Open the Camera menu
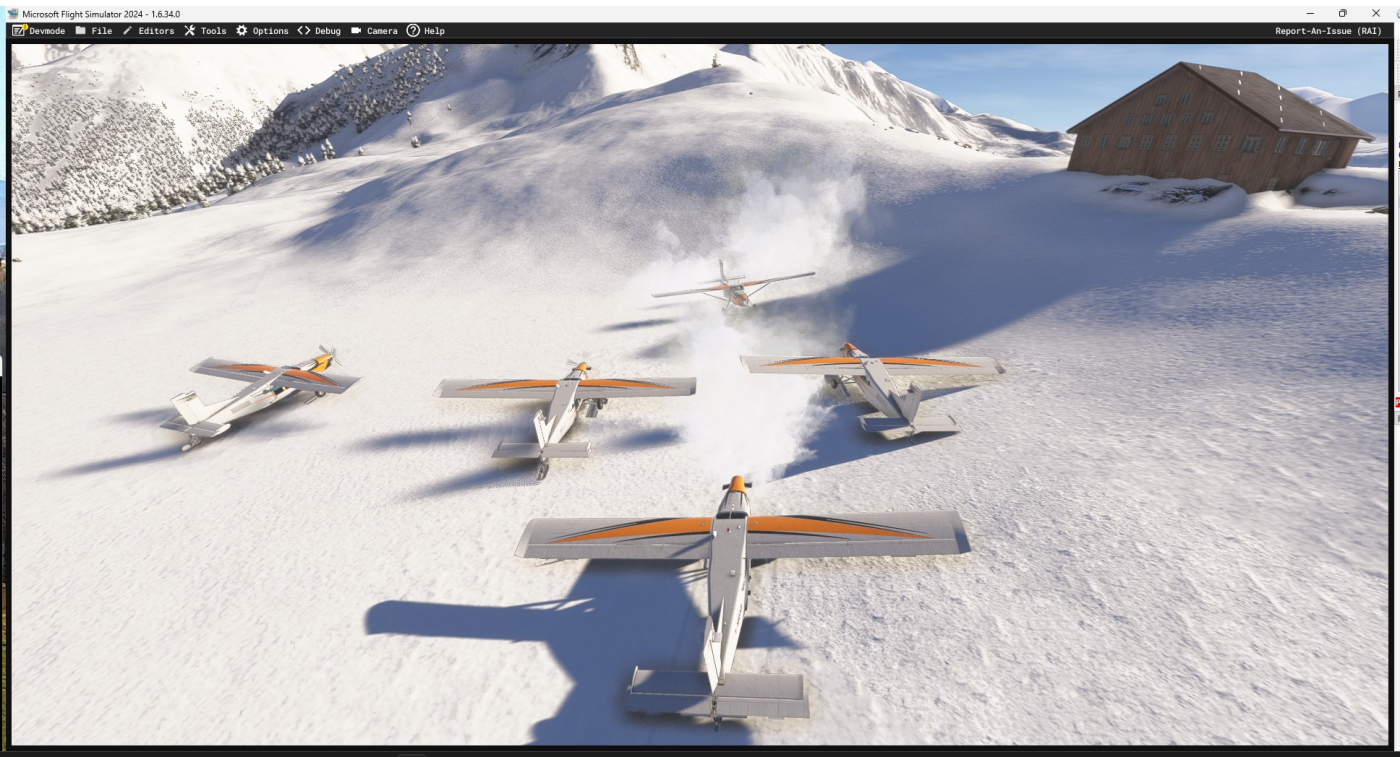This screenshot has height=757, width=1400. tap(374, 31)
